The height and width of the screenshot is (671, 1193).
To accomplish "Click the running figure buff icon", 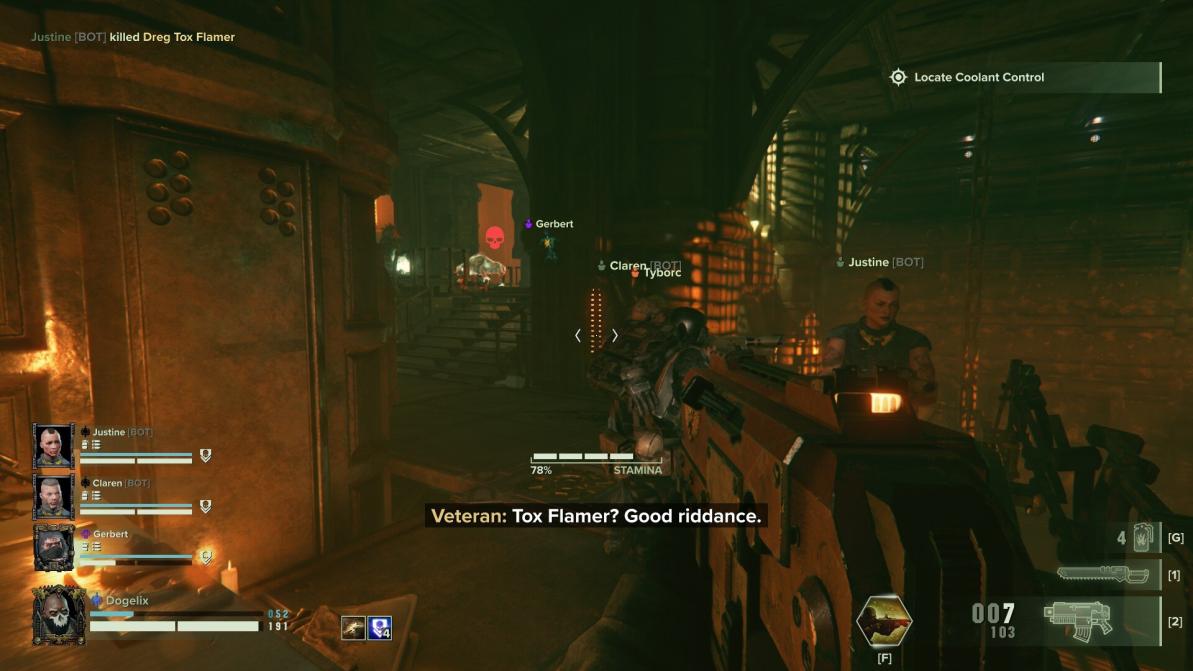I will [x=352, y=627].
